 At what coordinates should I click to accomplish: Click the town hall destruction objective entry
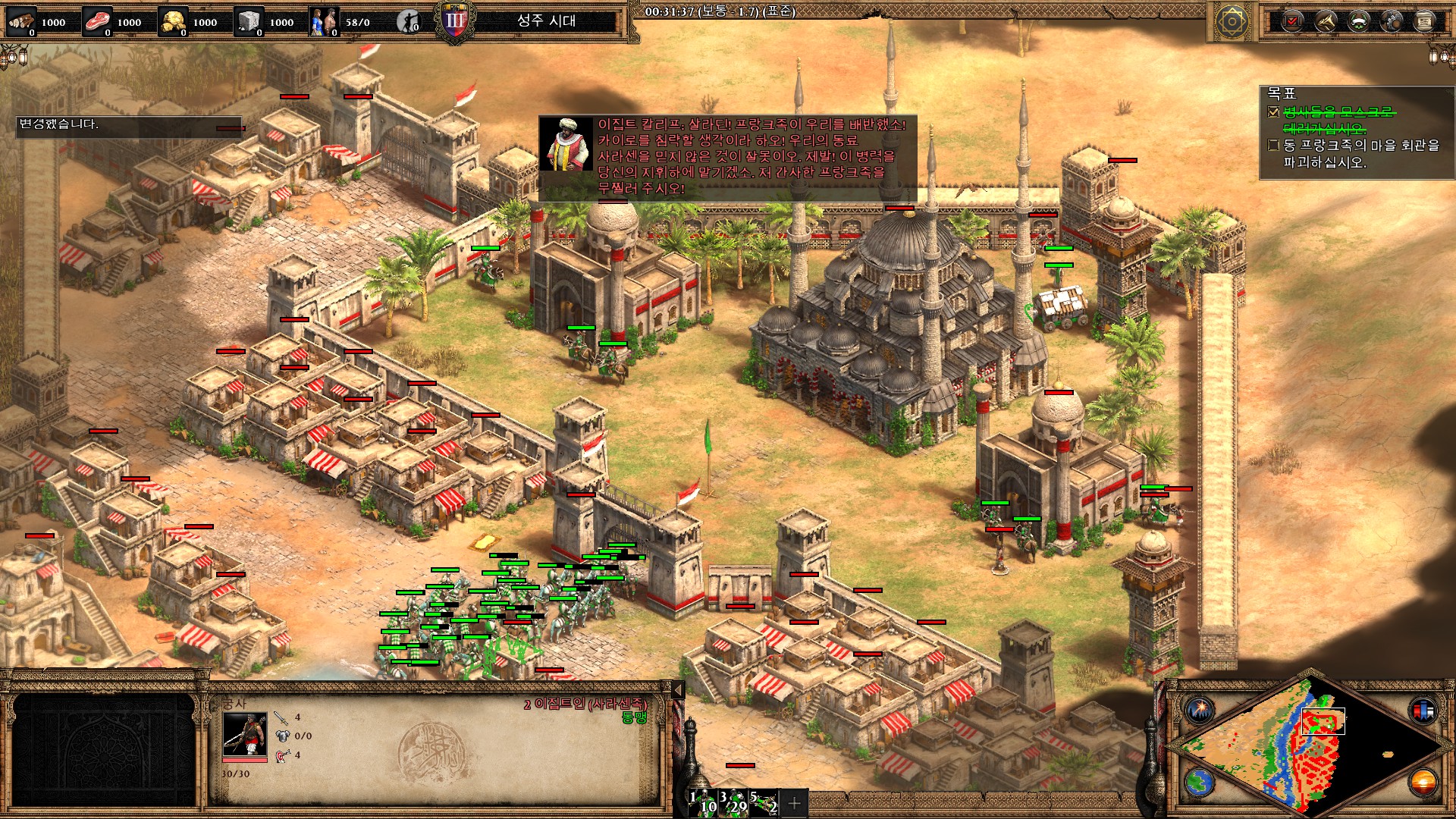[1361, 153]
